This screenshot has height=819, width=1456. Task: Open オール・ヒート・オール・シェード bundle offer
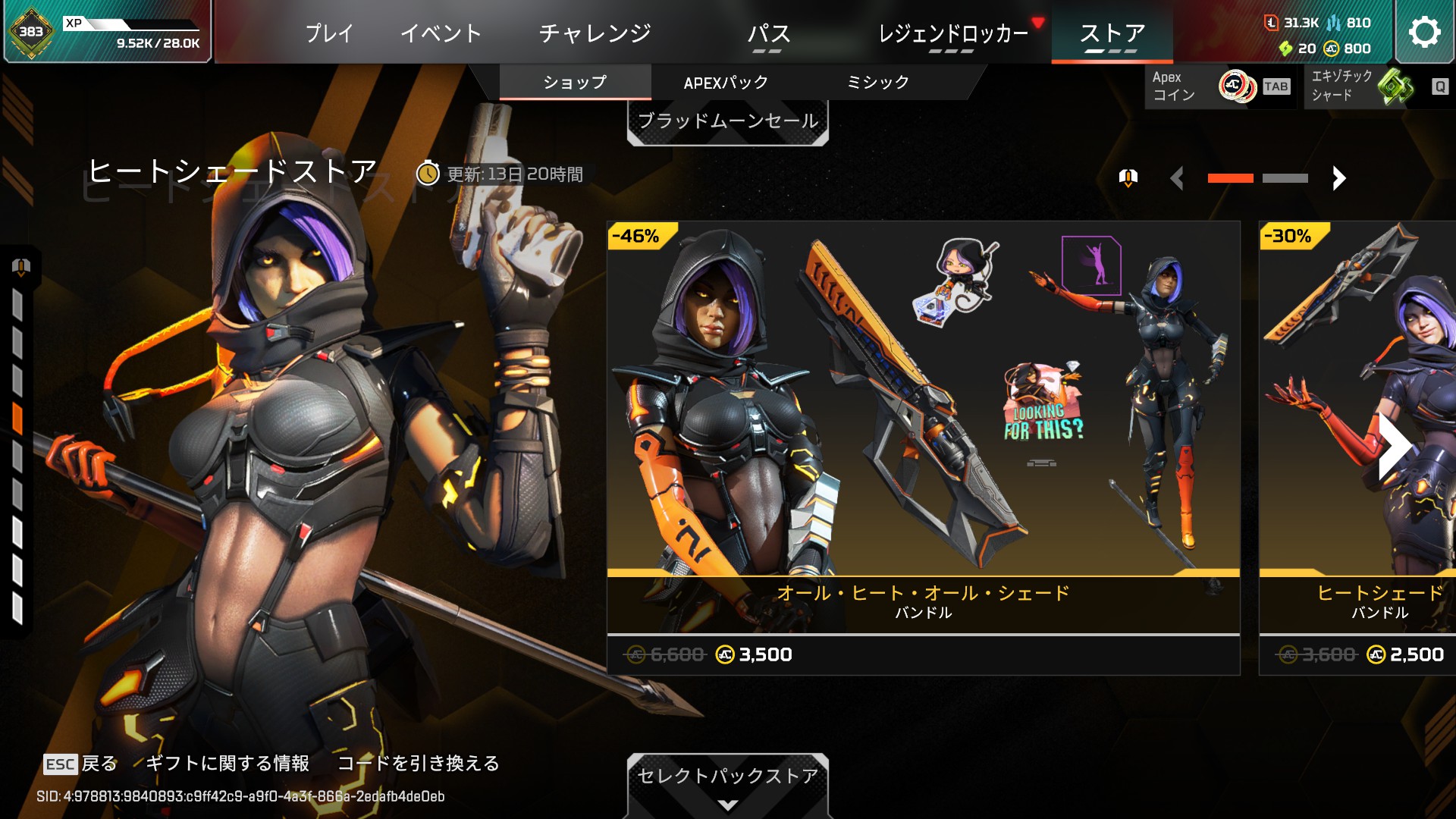tap(923, 447)
